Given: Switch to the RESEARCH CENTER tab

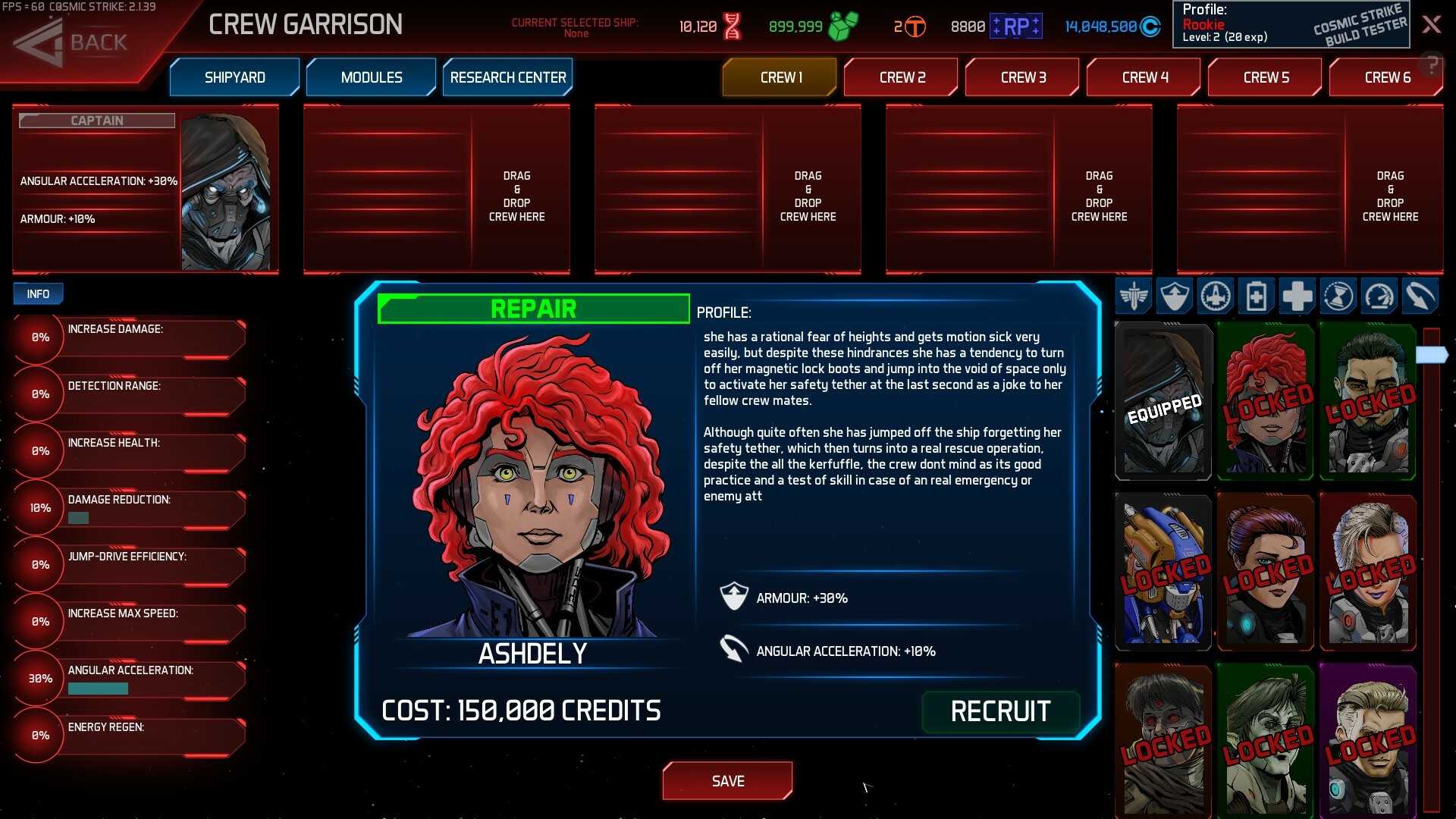Looking at the screenshot, I should pos(507,77).
